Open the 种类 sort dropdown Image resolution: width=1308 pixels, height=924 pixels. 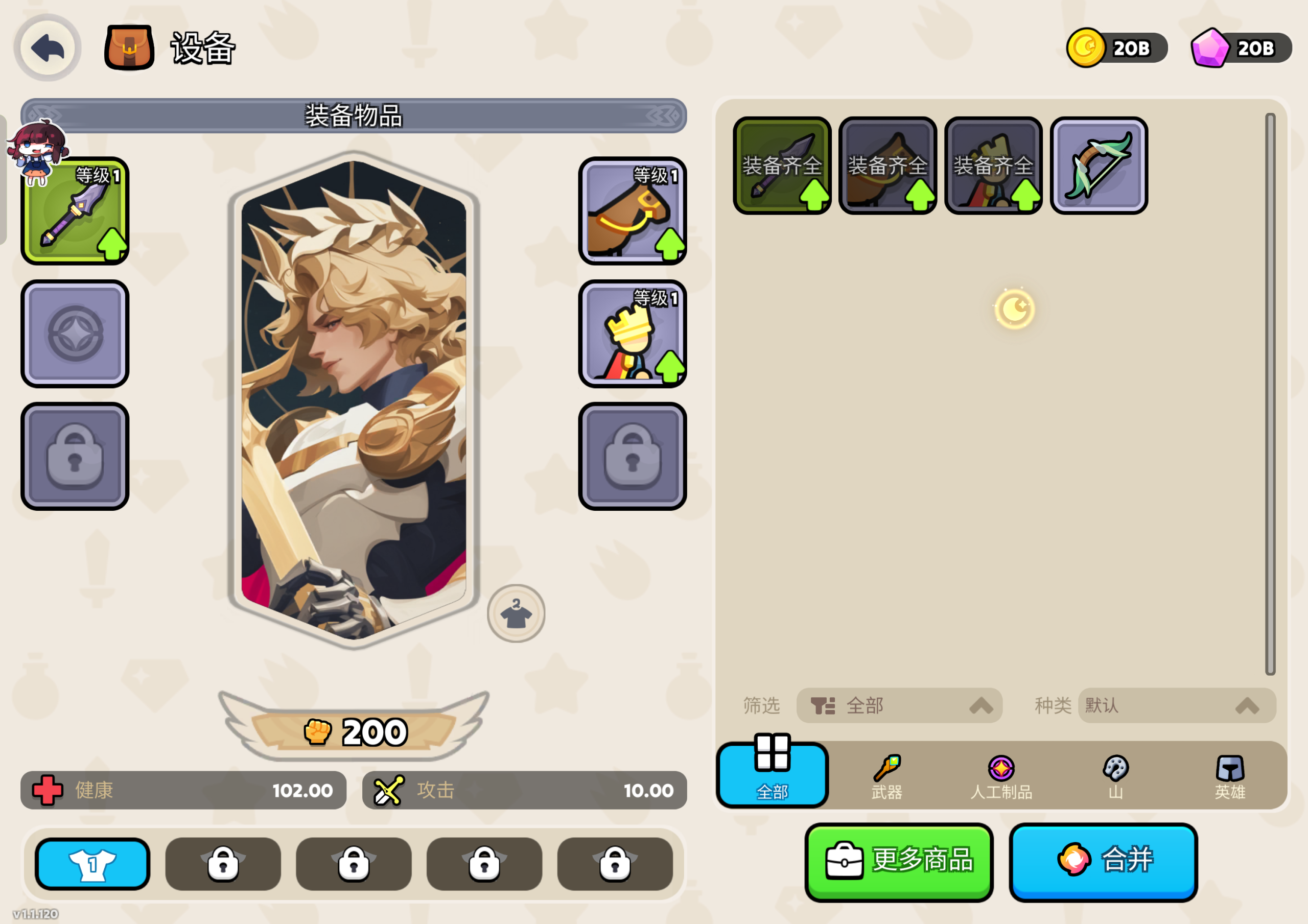[x=1176, y=706]
